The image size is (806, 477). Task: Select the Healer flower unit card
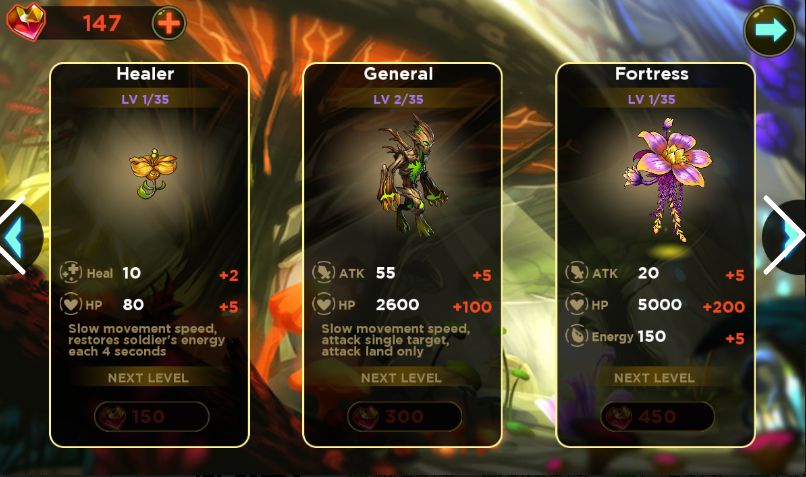pos(149,170)
